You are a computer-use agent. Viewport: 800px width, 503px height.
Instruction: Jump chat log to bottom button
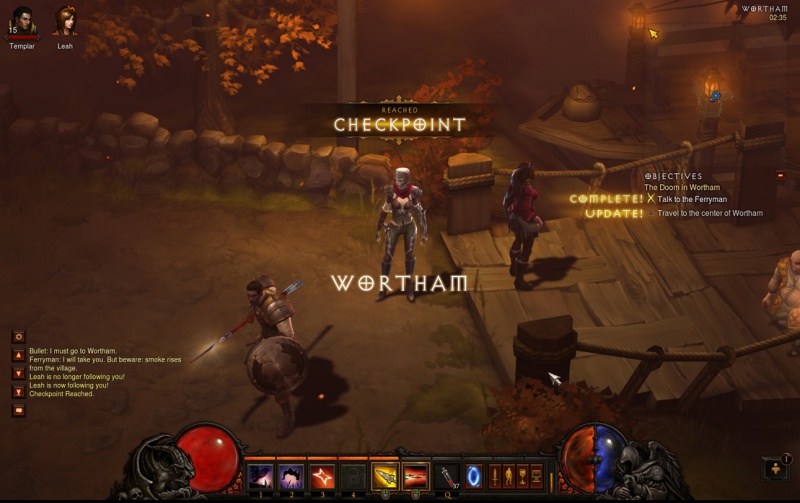[18, 391]
